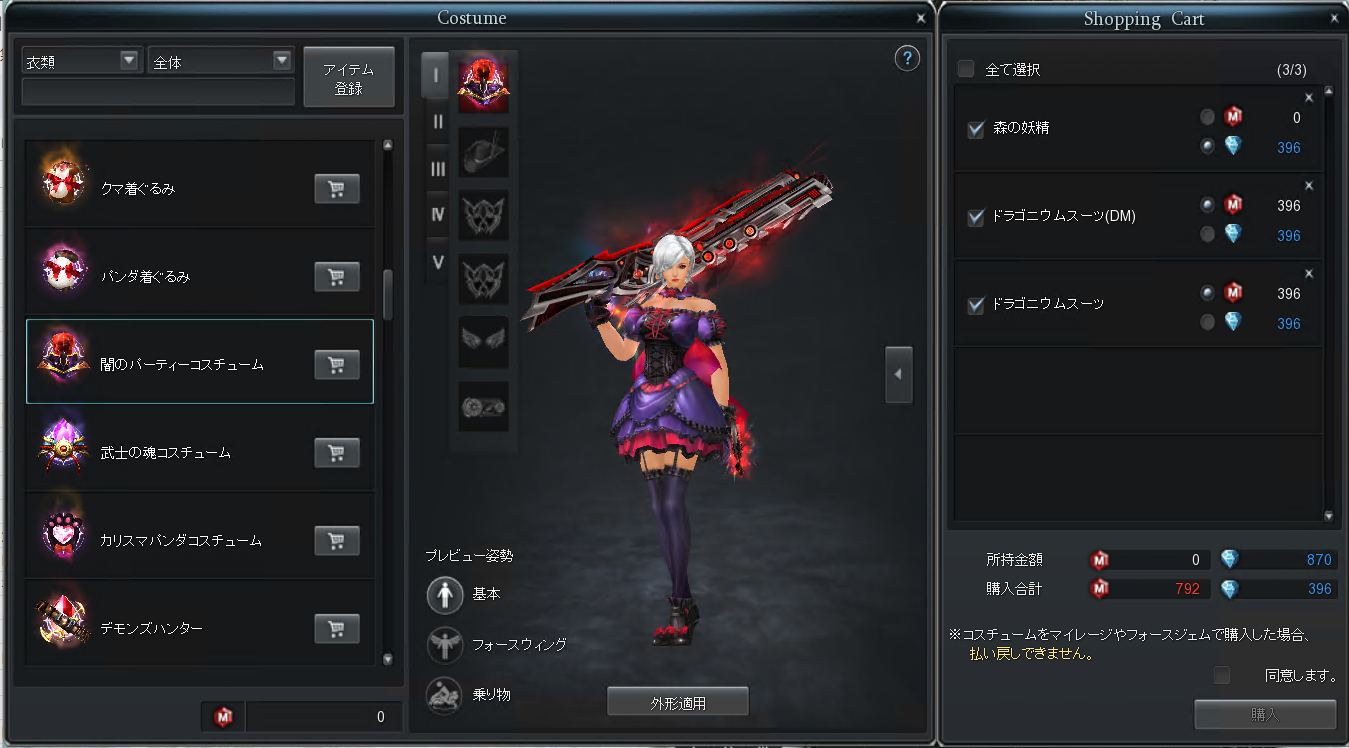This screenshot has width=1349, height=748.
Task: Add カリスマパンダコスチューム to the cart
Action: coord(337,541)
